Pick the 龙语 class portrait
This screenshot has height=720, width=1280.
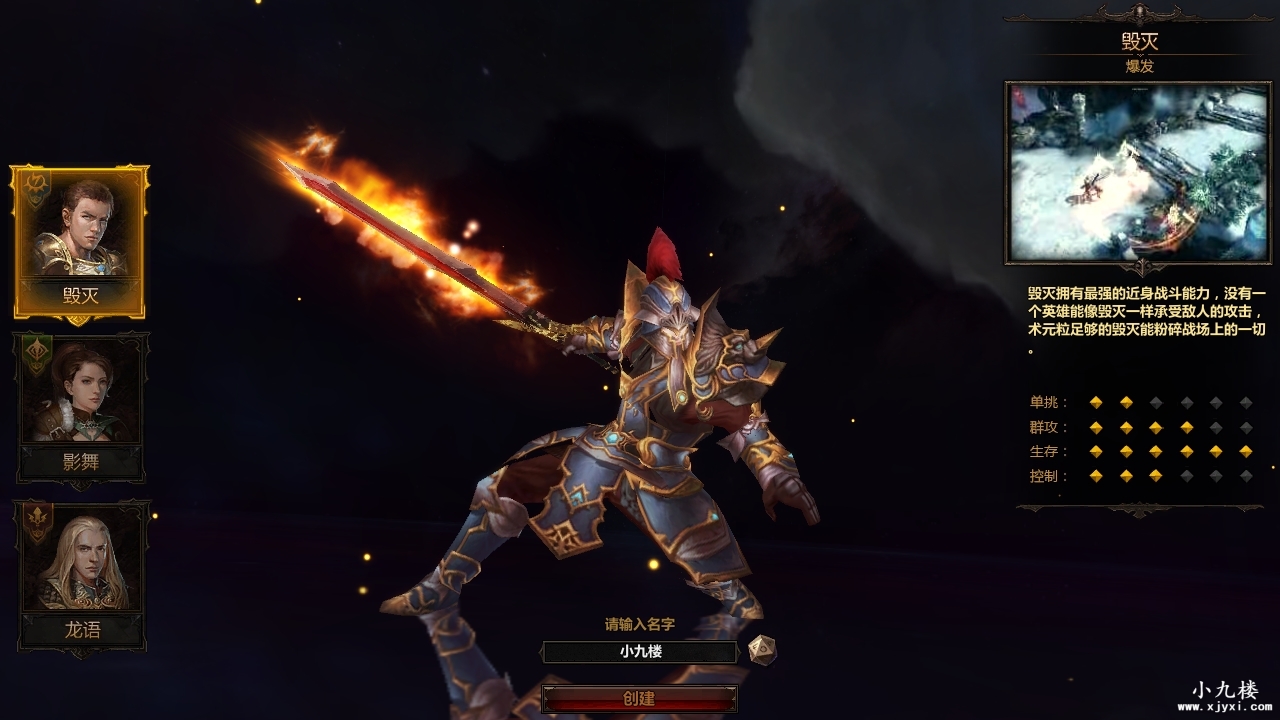coord(80,573)
